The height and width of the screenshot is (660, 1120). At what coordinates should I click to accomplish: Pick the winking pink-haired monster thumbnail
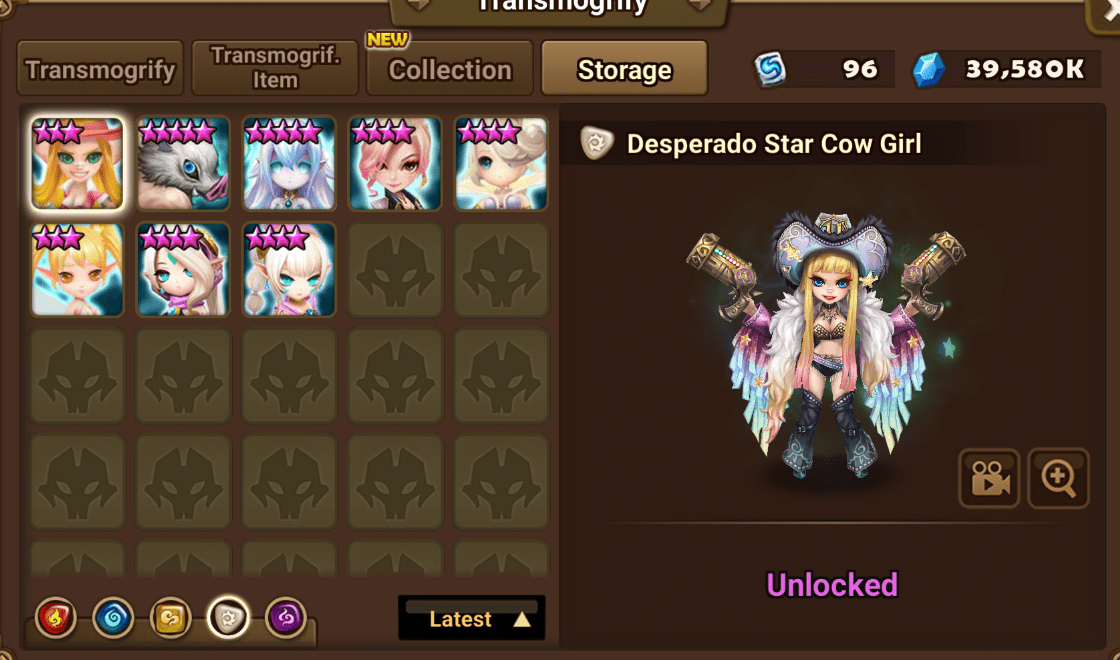pos(395,163)
